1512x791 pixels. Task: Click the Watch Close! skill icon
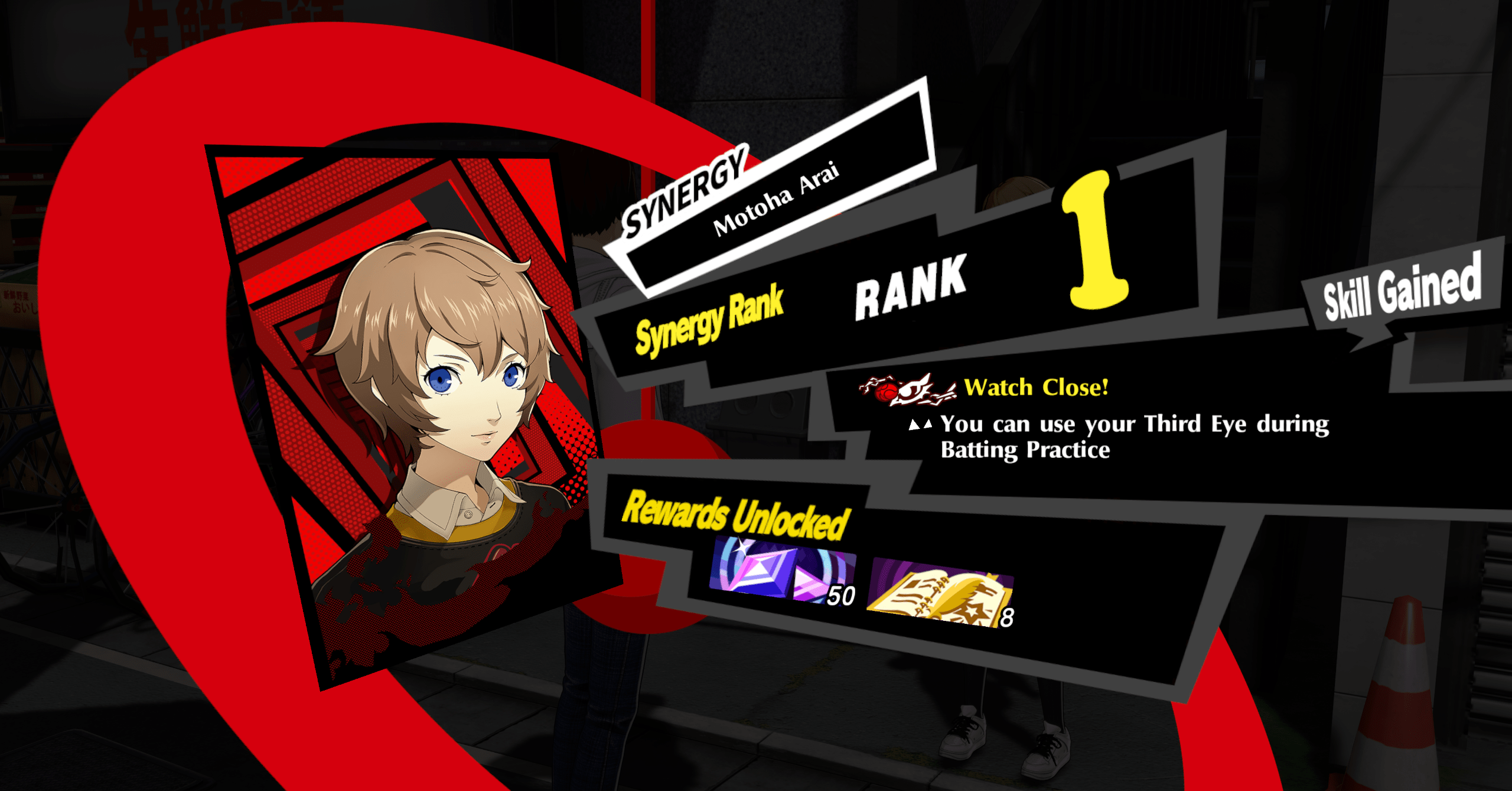[907, 390]
